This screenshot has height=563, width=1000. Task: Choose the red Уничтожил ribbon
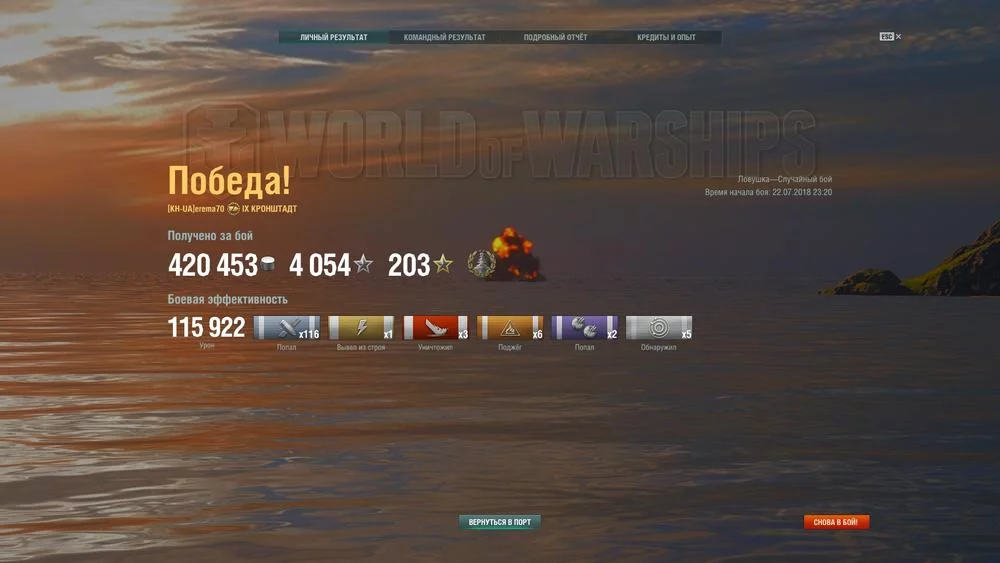click(x=436, y=328)
